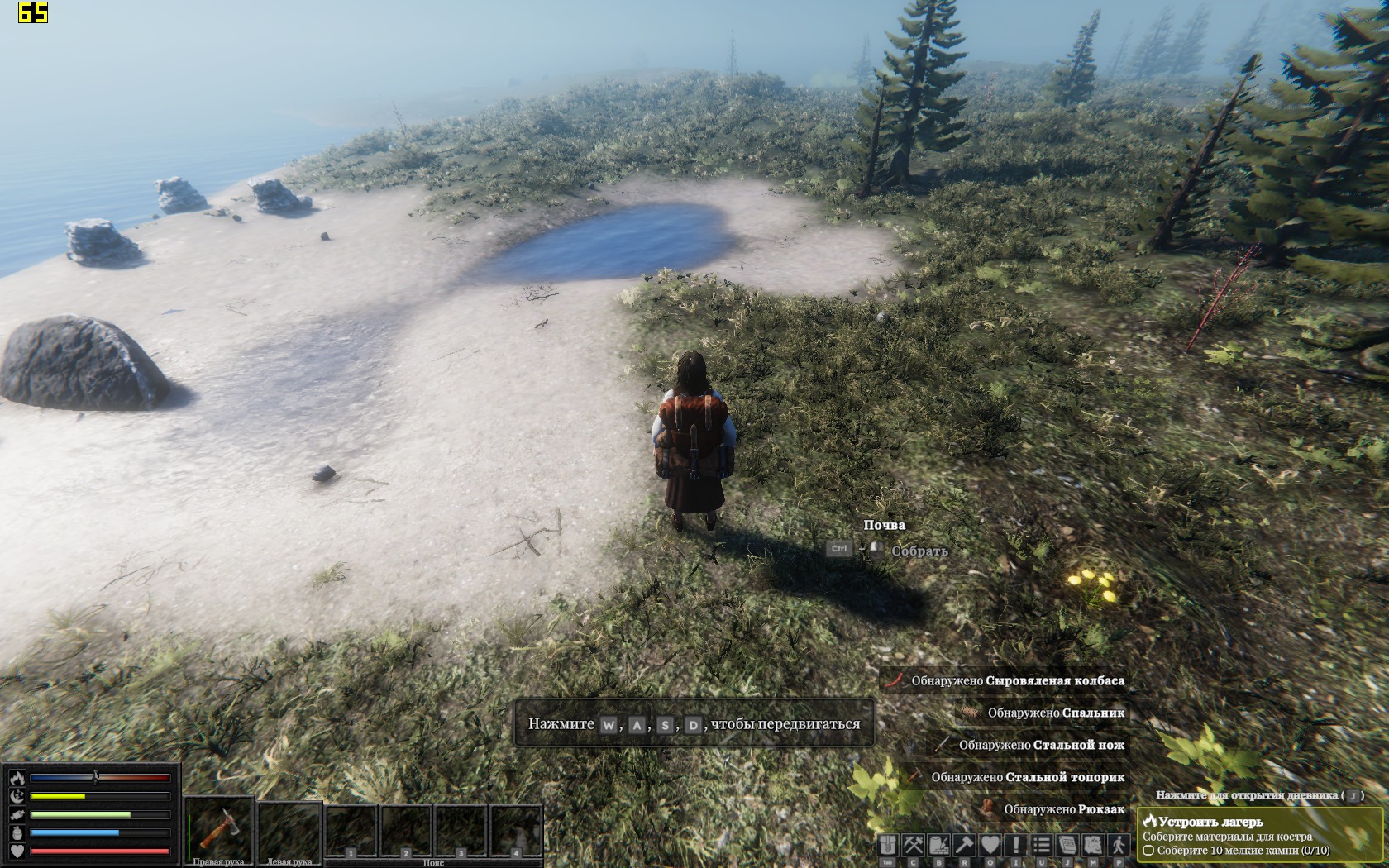Screen dimensions: 1389x868
Task: Click the exclamation mark icon
Action: tap(1016, 845)
